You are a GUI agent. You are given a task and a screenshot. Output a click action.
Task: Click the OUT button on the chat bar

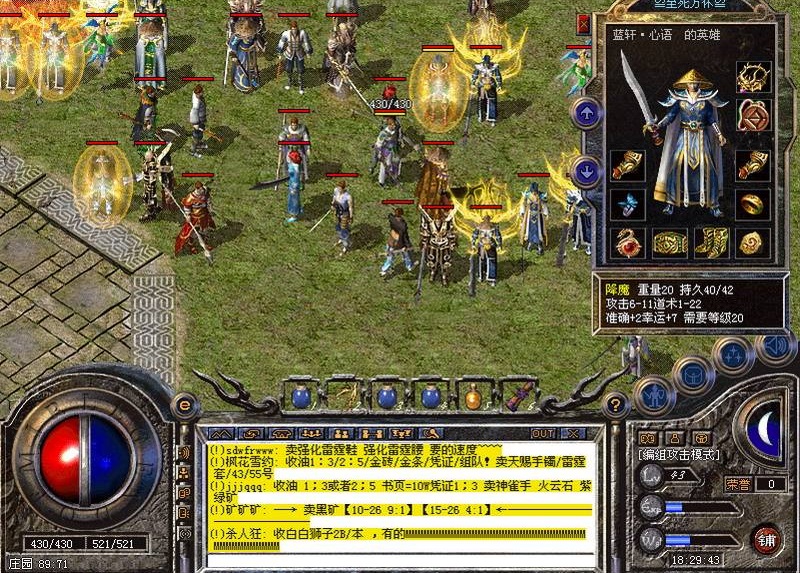543,433
